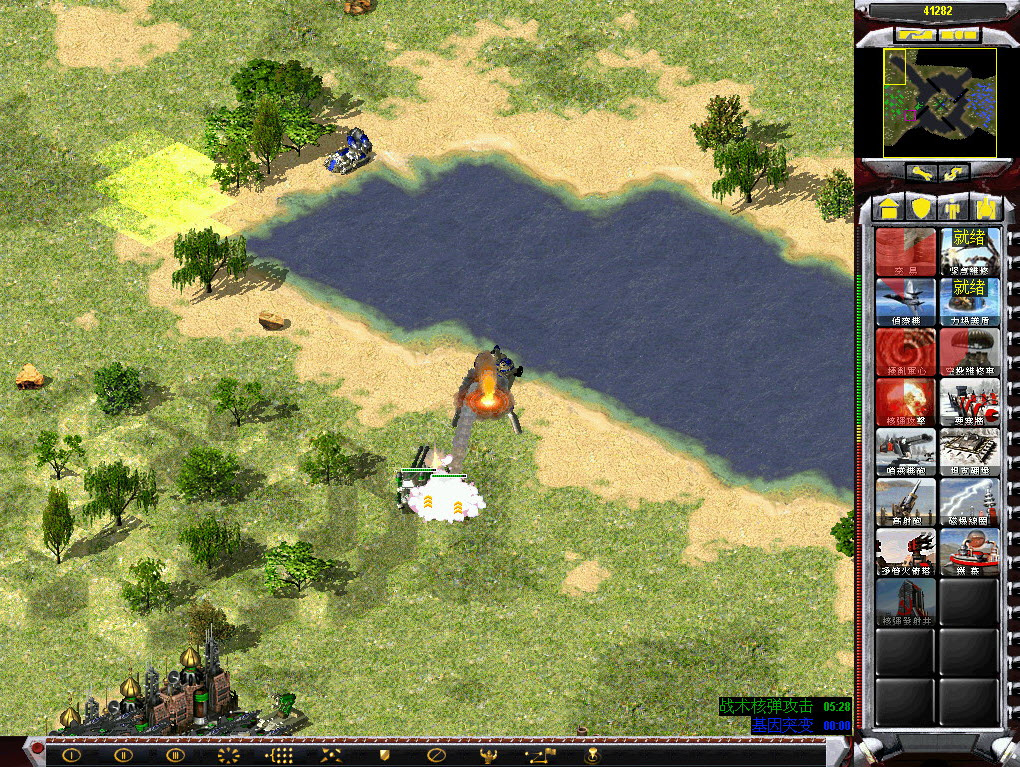Select the paradrop repair vehicle power
Screen dimensions: 1020x767
coord(969,352)
